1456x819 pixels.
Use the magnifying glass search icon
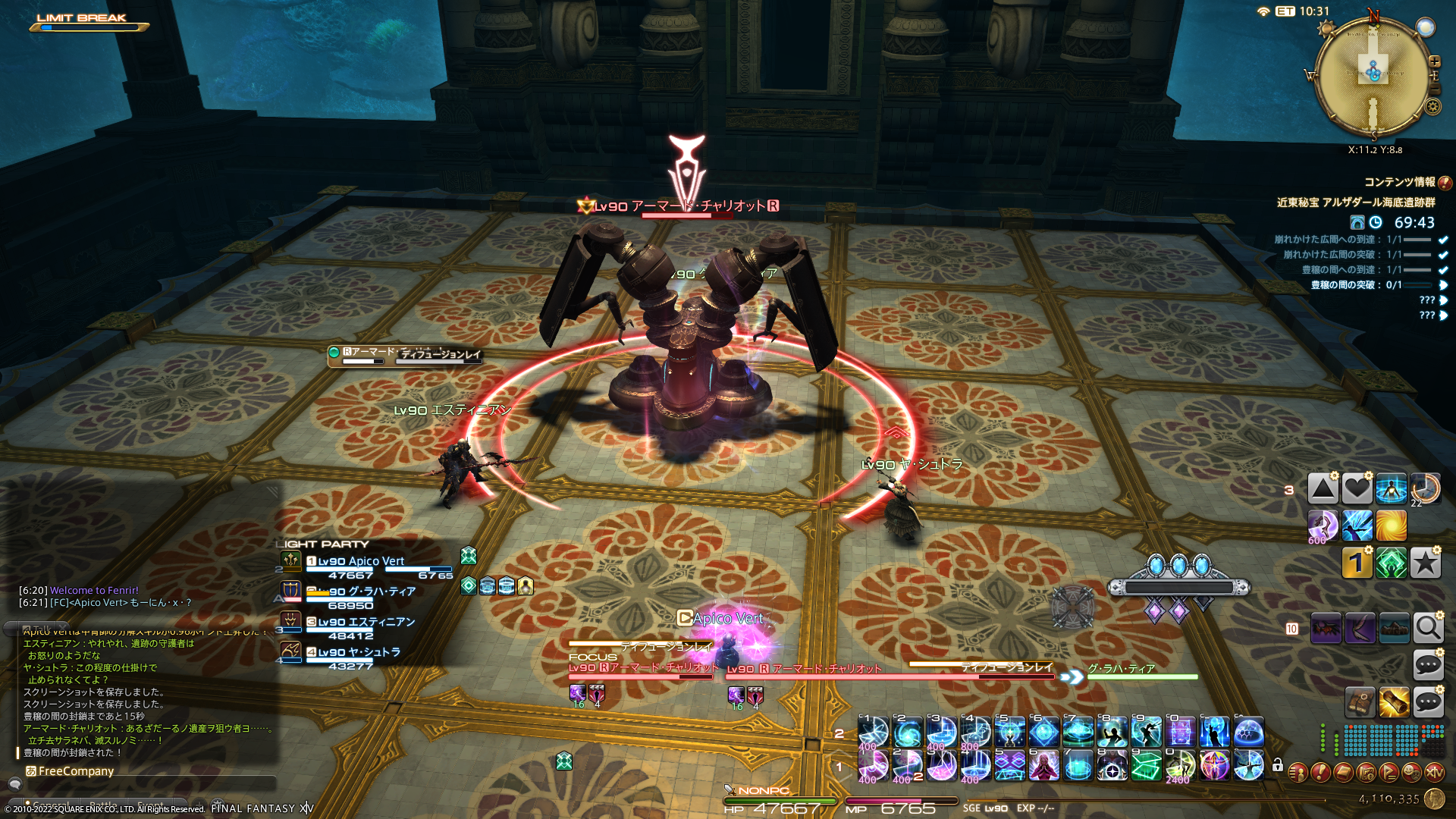[1428, 629]
